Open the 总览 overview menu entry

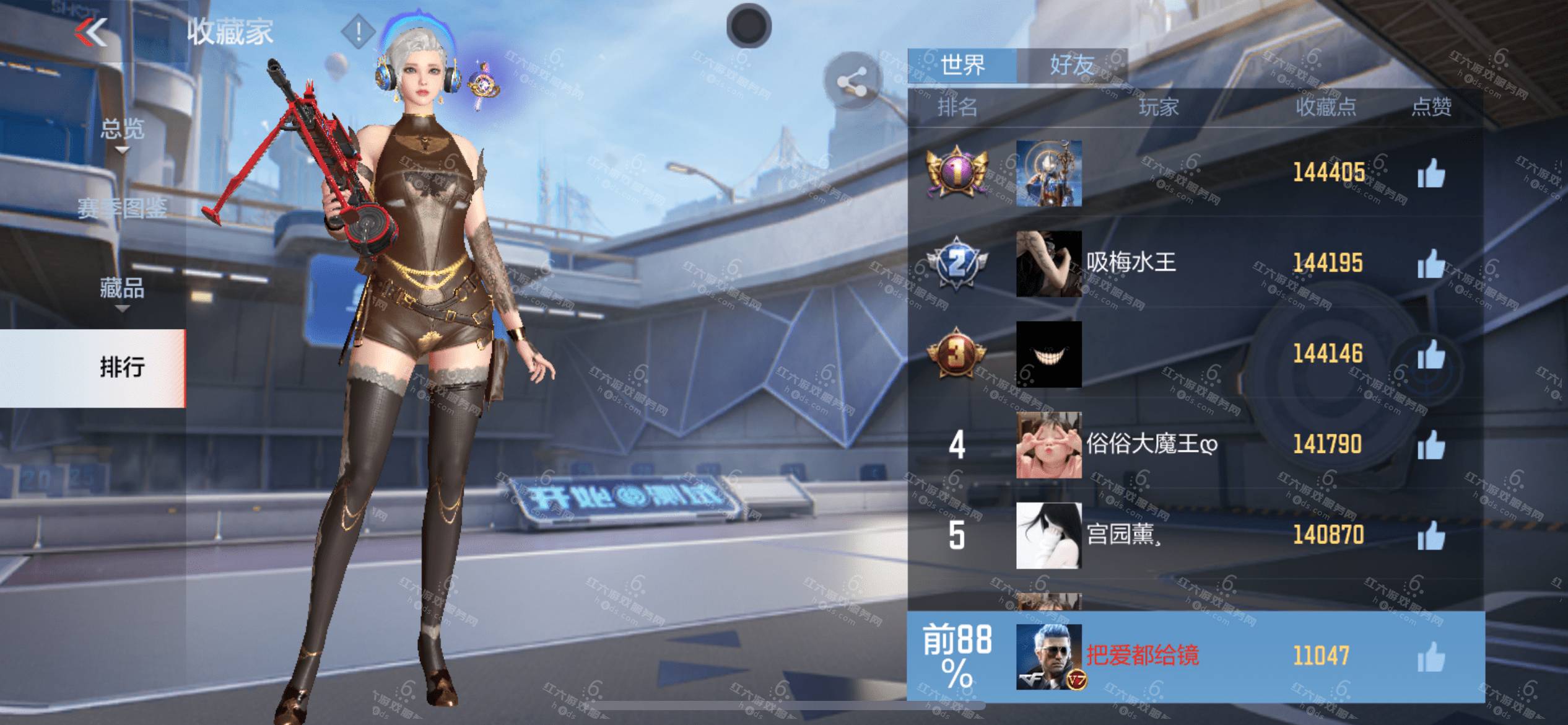tap(122, 130)
